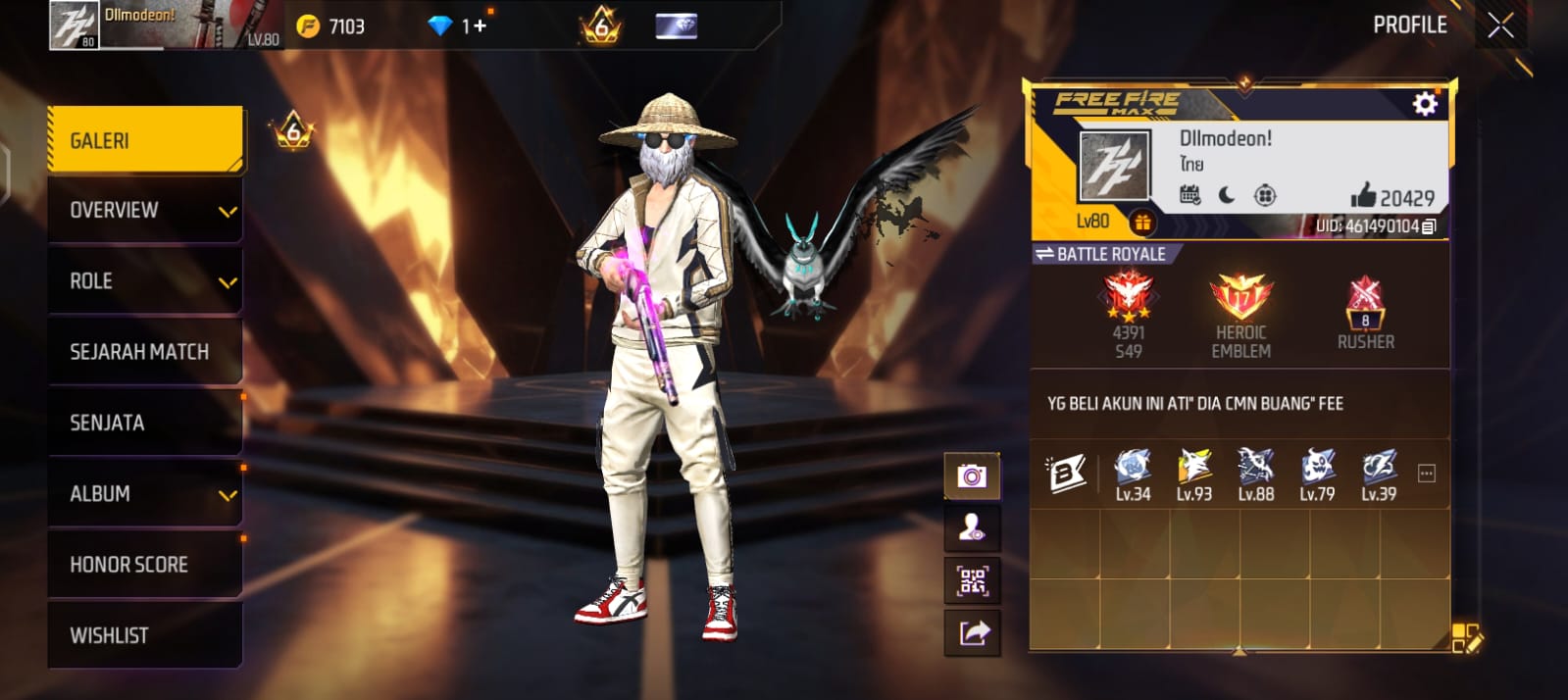The height and width of the screenshot is (700, 1568).
Task: Show the QR code
Action: (972, 581)
